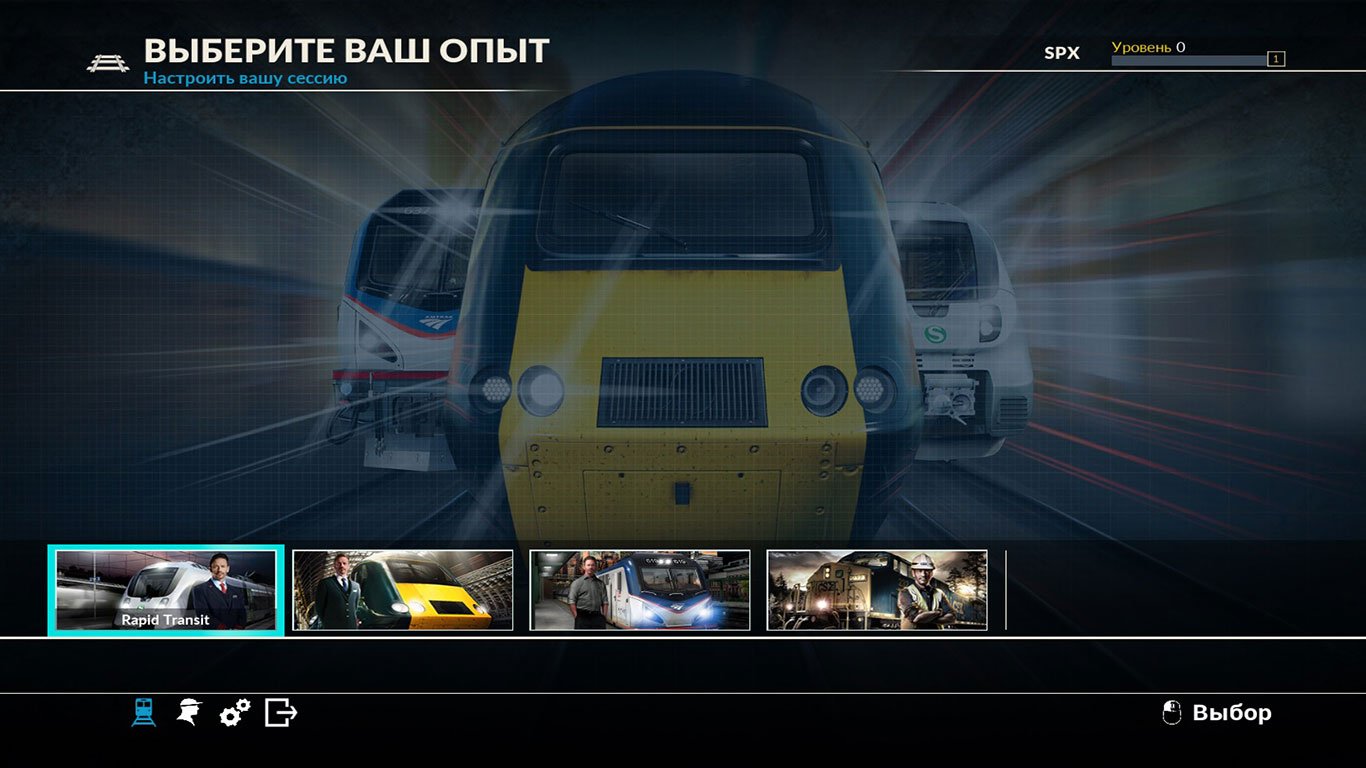
Task: Click the exit door icon
Action: point(281,713)
